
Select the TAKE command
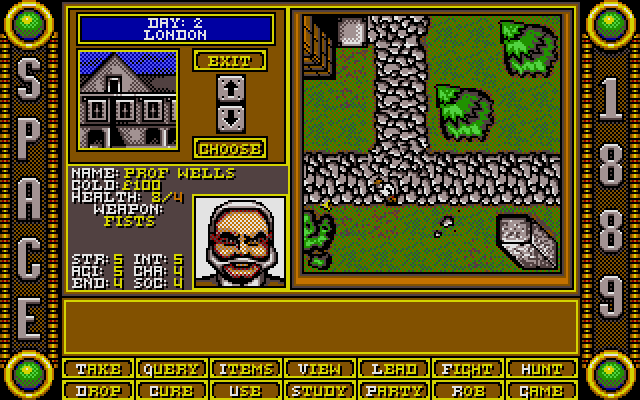(97, 369)
